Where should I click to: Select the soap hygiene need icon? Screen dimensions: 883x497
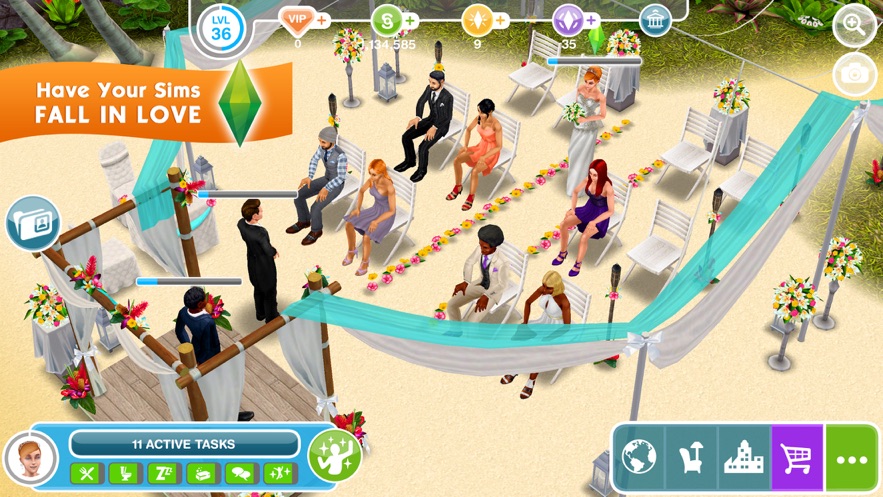point(202,474)
